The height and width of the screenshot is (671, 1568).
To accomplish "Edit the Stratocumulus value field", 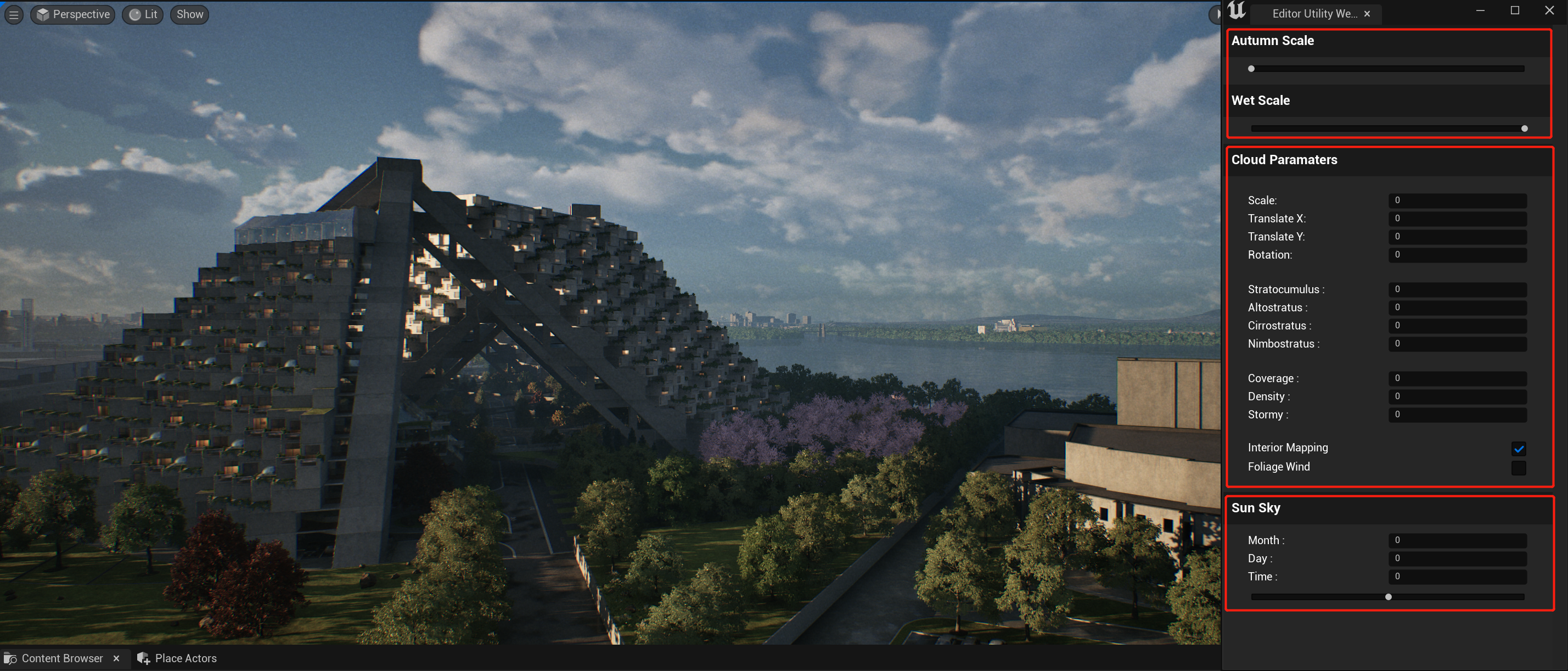I will (x=1457, y=289).
